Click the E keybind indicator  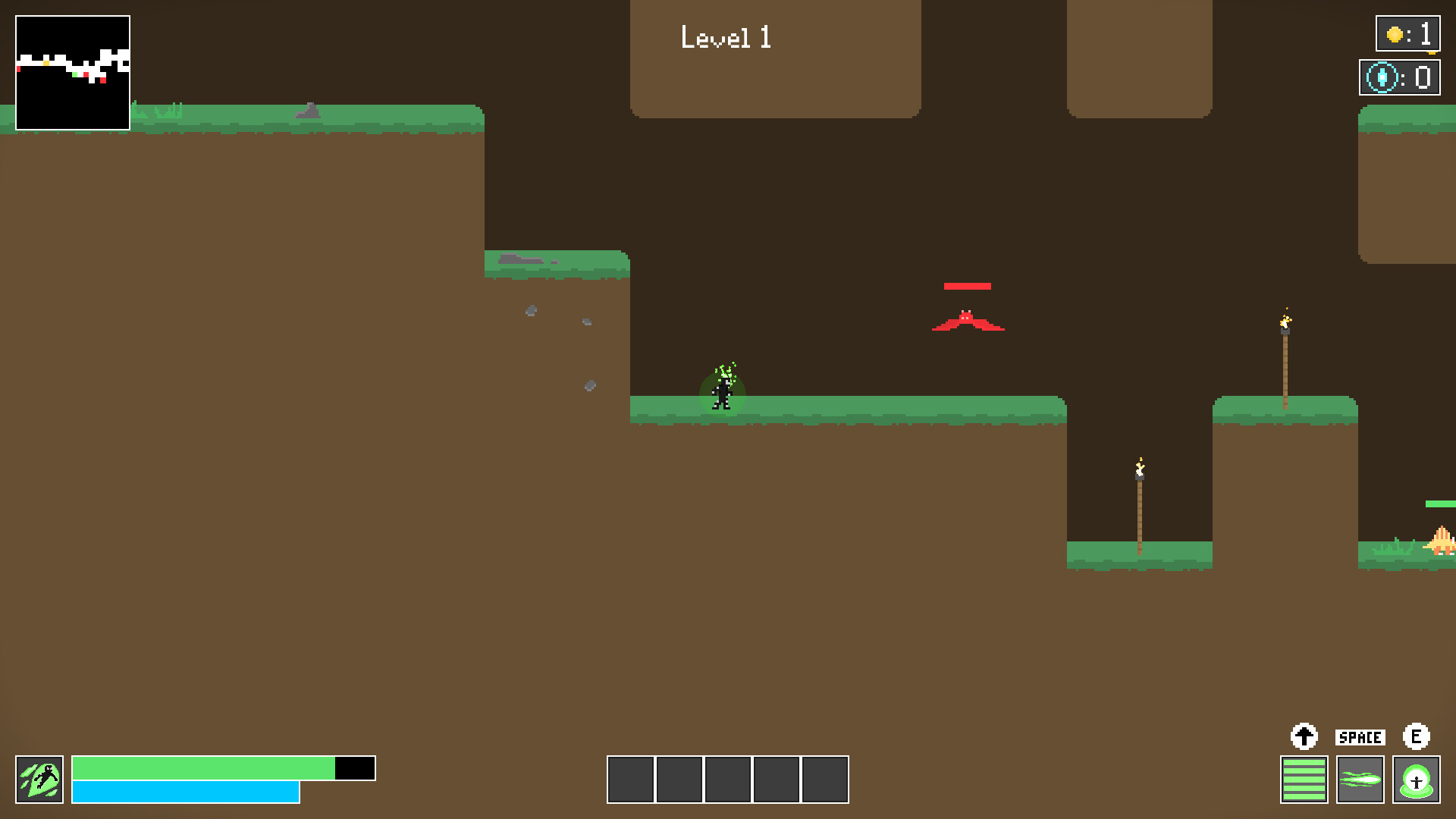[1417, 735]
